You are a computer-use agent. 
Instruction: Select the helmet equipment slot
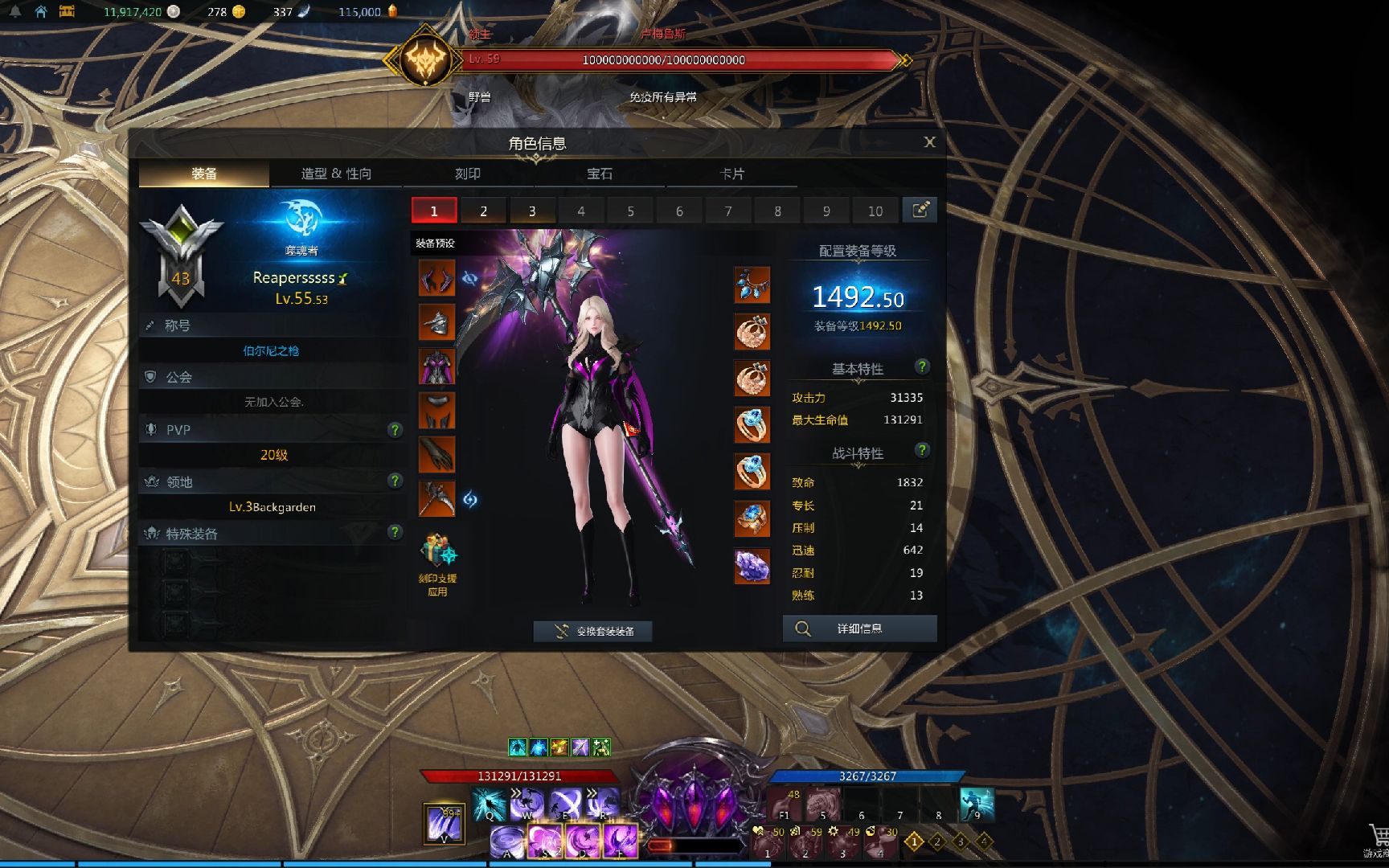(436, 278)
